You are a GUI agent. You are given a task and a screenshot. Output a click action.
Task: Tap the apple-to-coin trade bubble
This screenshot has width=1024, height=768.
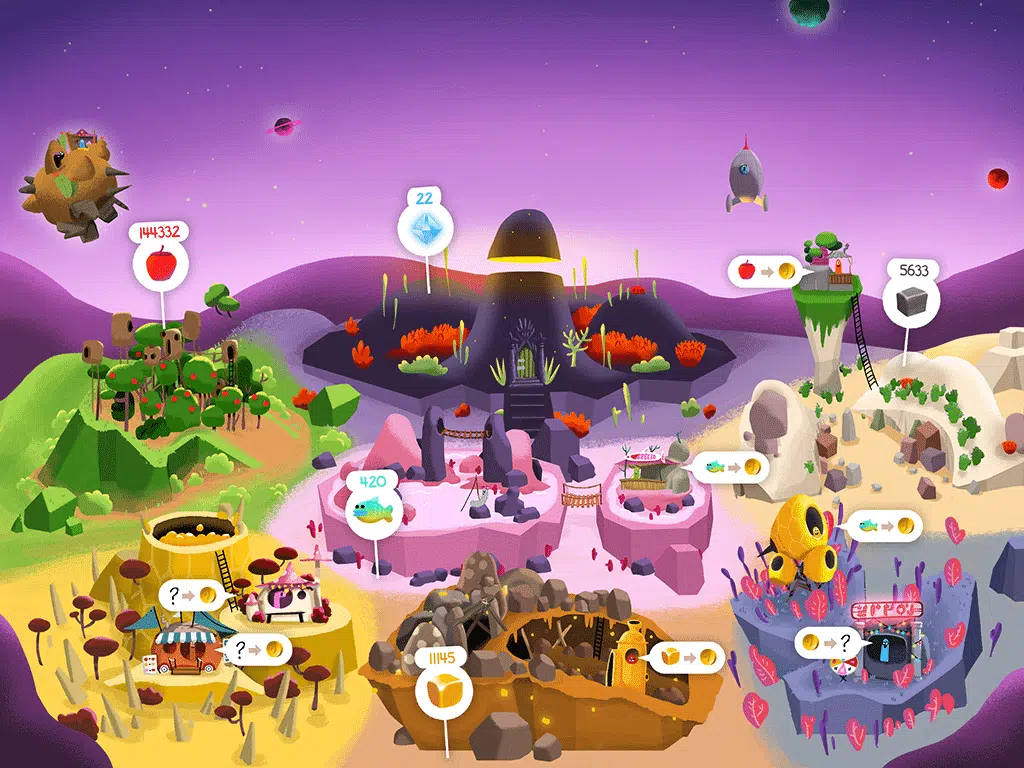click(x=767, y=270)
